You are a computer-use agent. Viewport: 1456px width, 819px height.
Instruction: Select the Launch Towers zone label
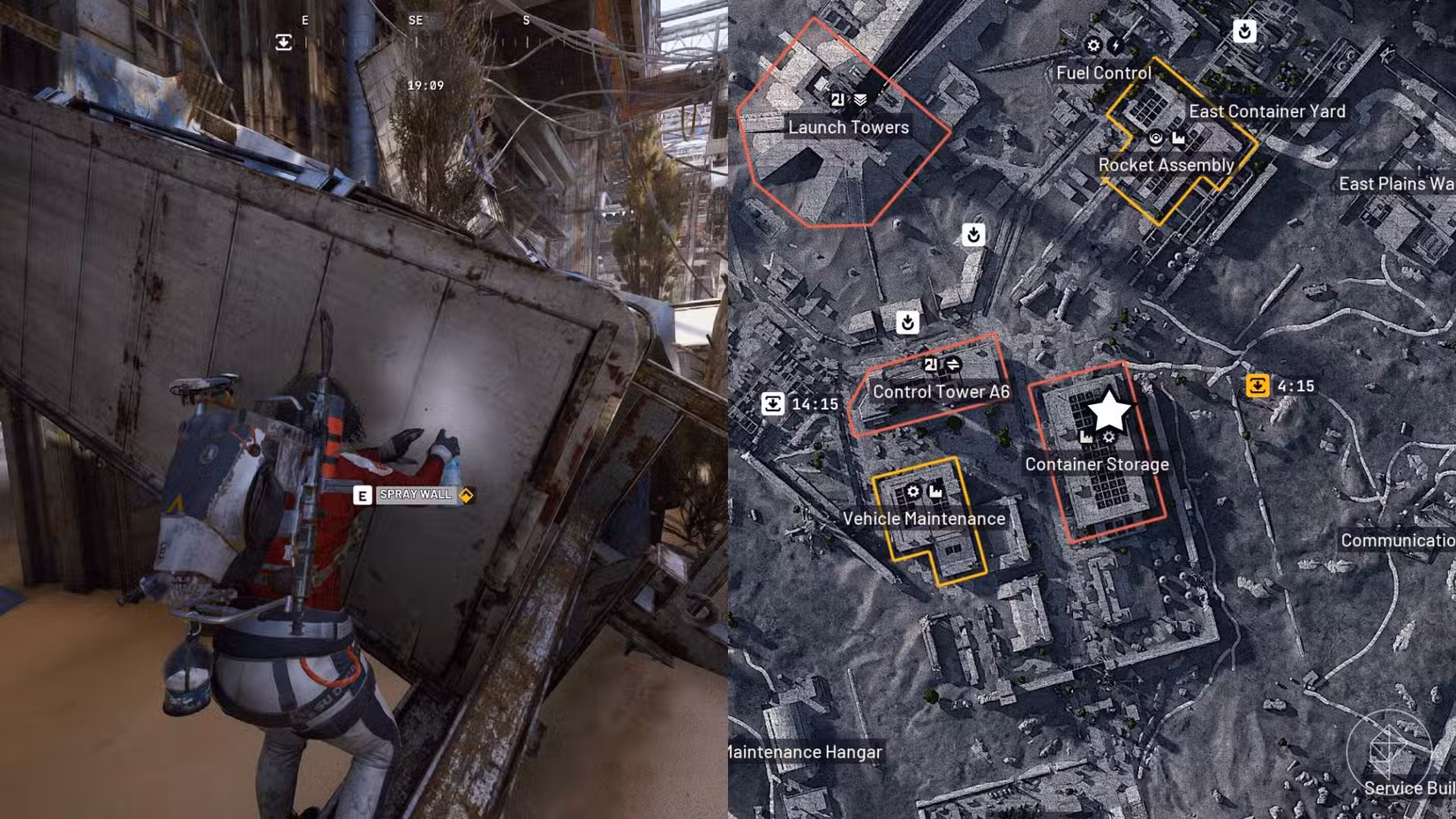coord(848,127)
